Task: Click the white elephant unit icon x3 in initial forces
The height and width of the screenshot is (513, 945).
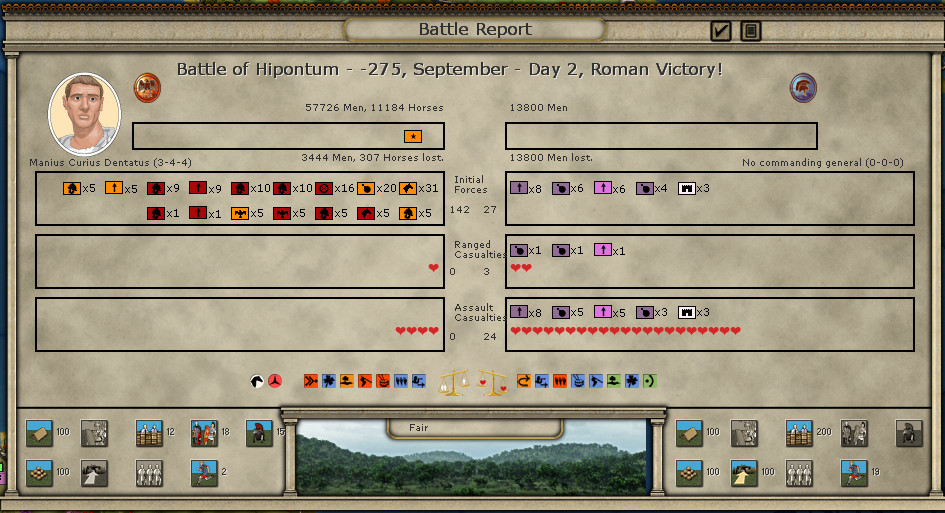Action: [687, 188]
